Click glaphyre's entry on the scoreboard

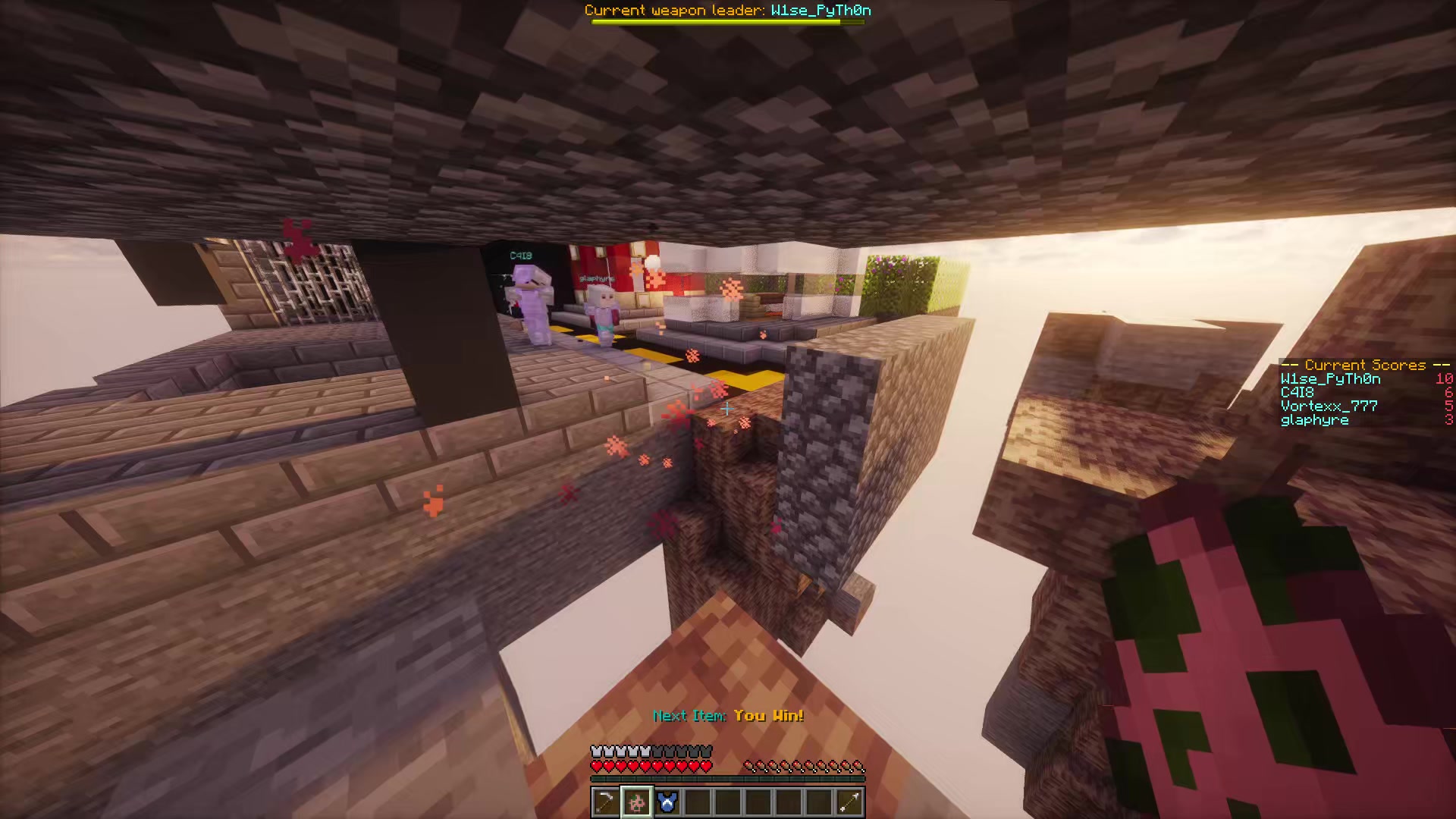tap(1314, 419)
